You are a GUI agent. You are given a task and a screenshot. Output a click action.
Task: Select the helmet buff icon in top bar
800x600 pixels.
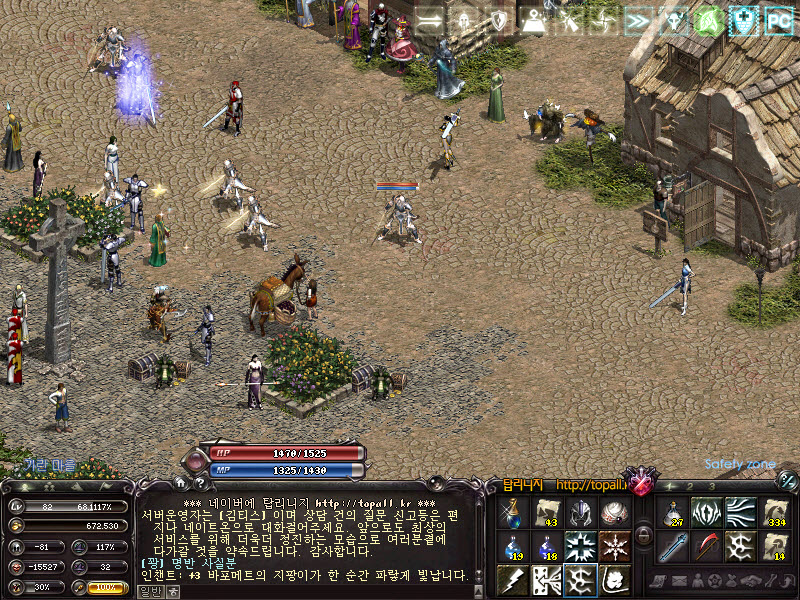point(463,20)
